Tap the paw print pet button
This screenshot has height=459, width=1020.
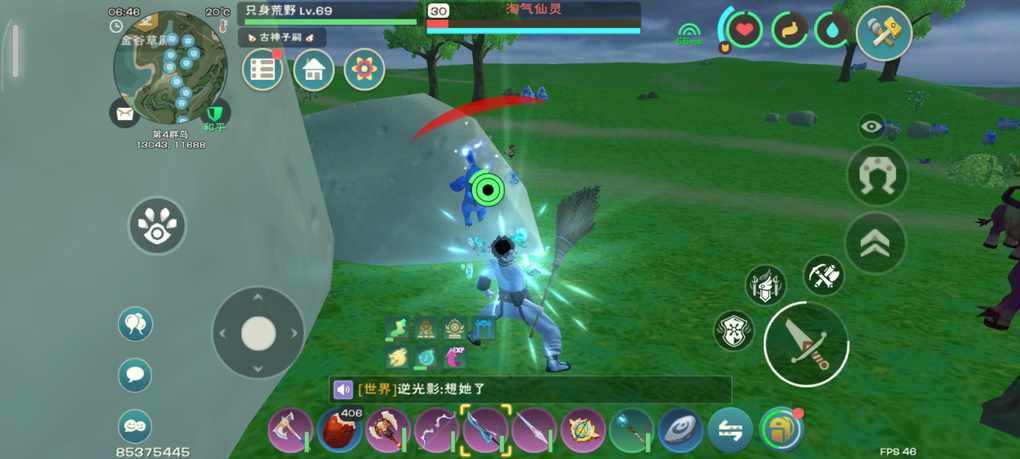[157, 226]
